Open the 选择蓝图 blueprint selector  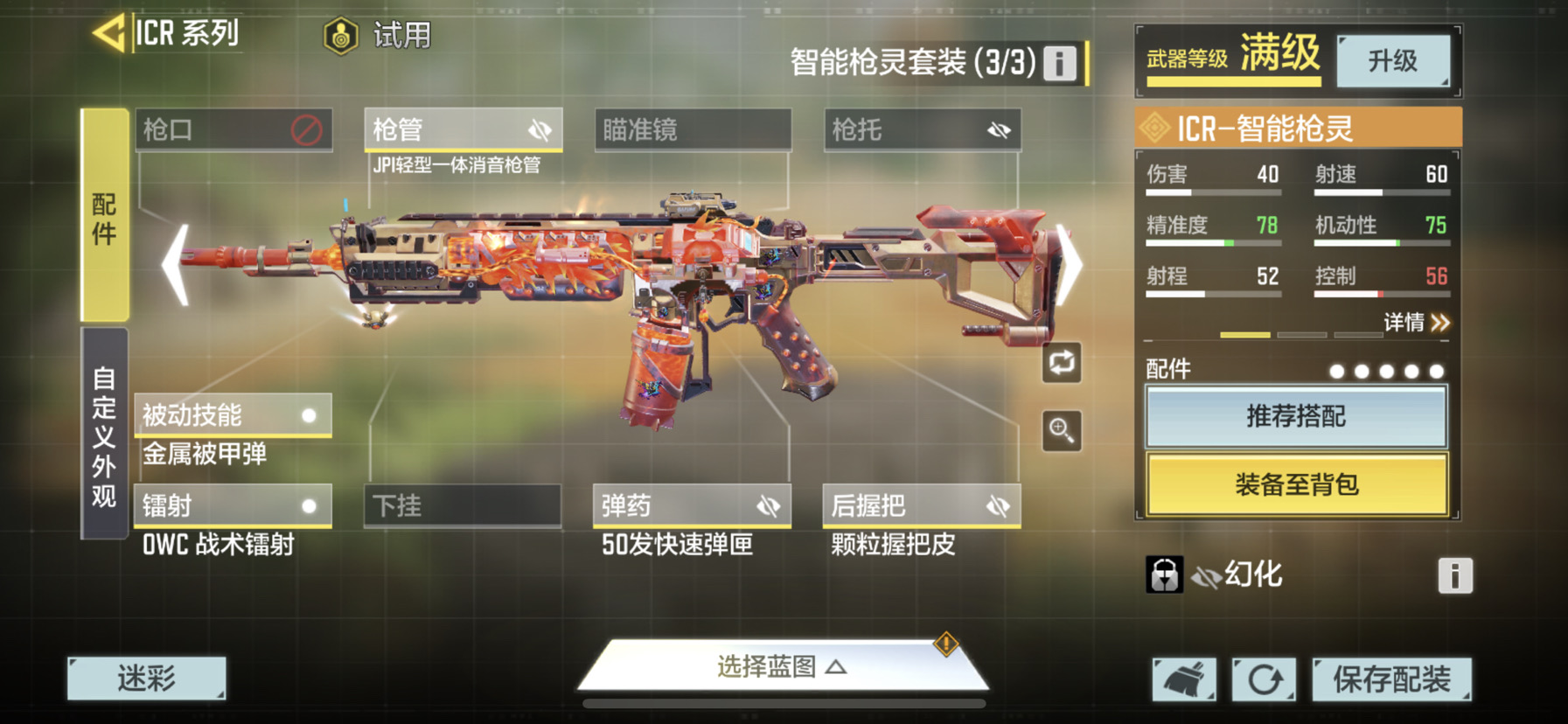click(781, 667)
